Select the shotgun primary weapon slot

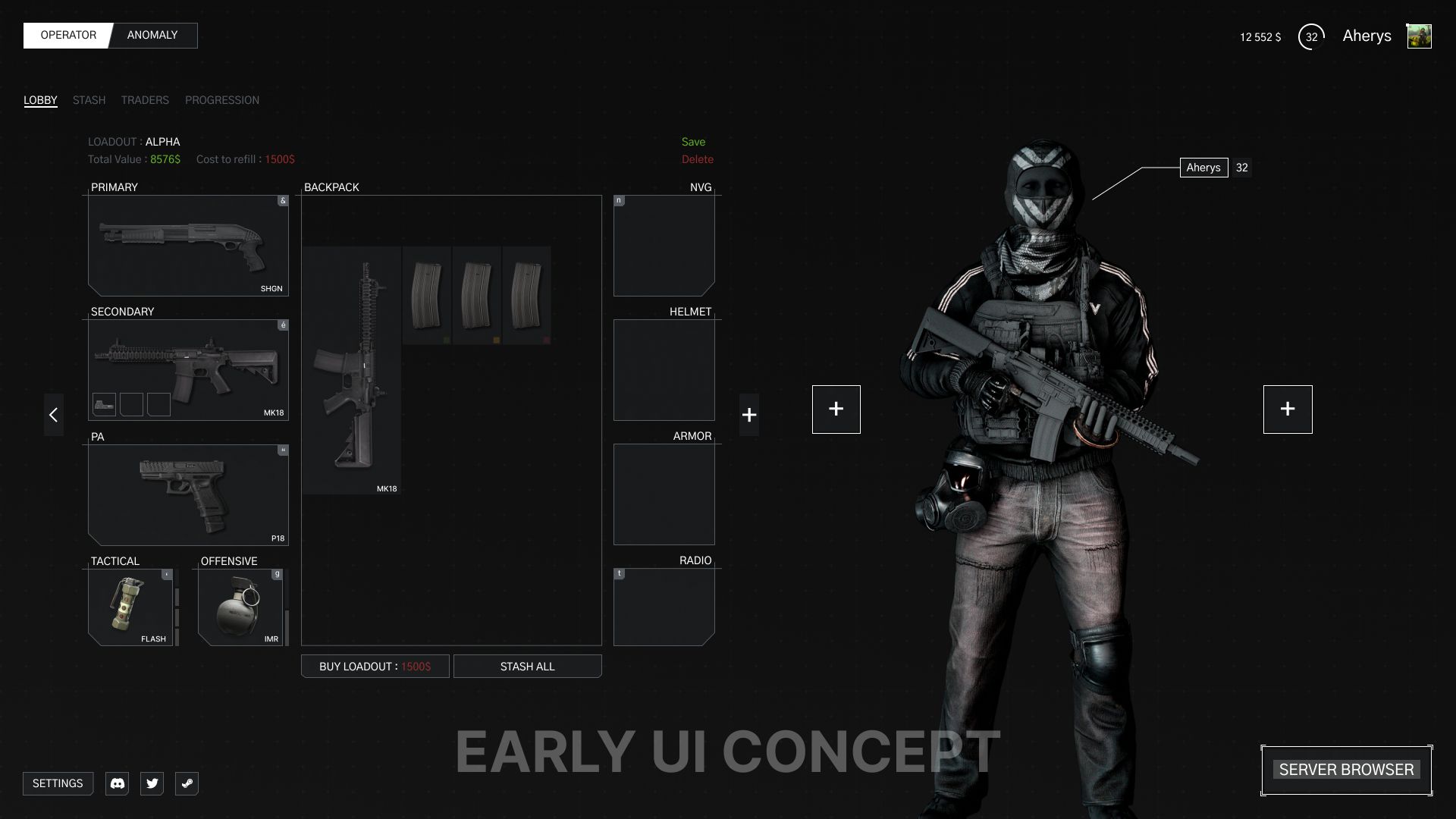coord(188,245)
